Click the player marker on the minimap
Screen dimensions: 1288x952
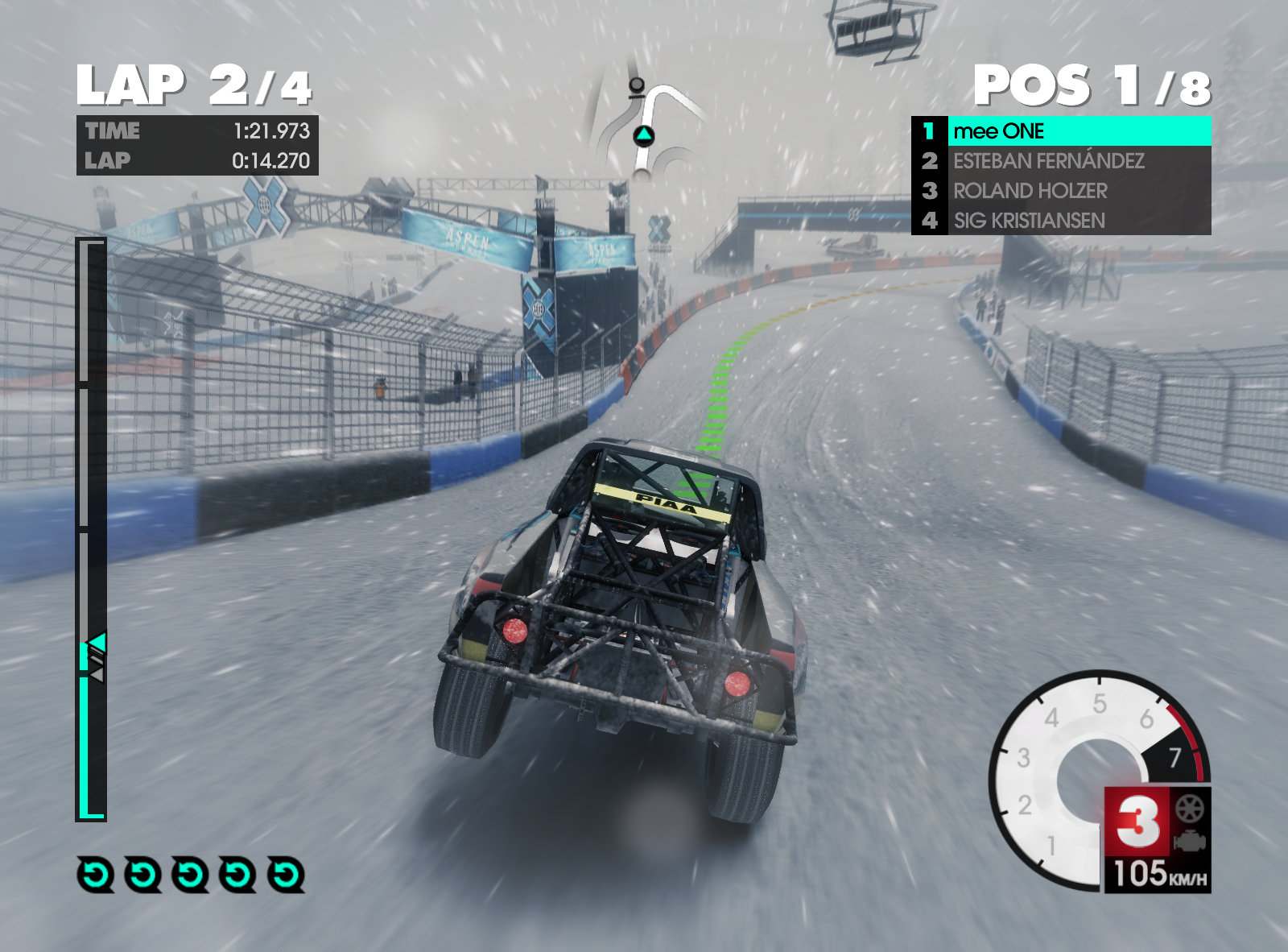click(643, 135)
